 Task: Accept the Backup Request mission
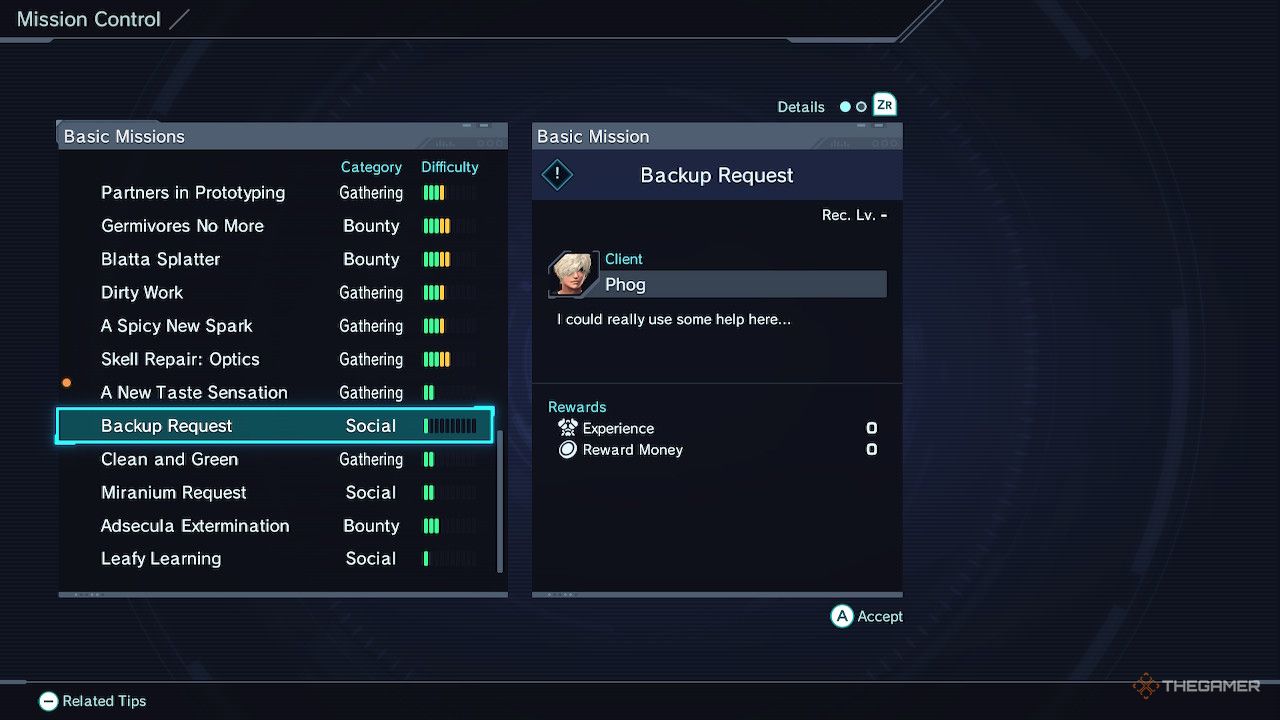pyautogui.click(x=866, y=616)
